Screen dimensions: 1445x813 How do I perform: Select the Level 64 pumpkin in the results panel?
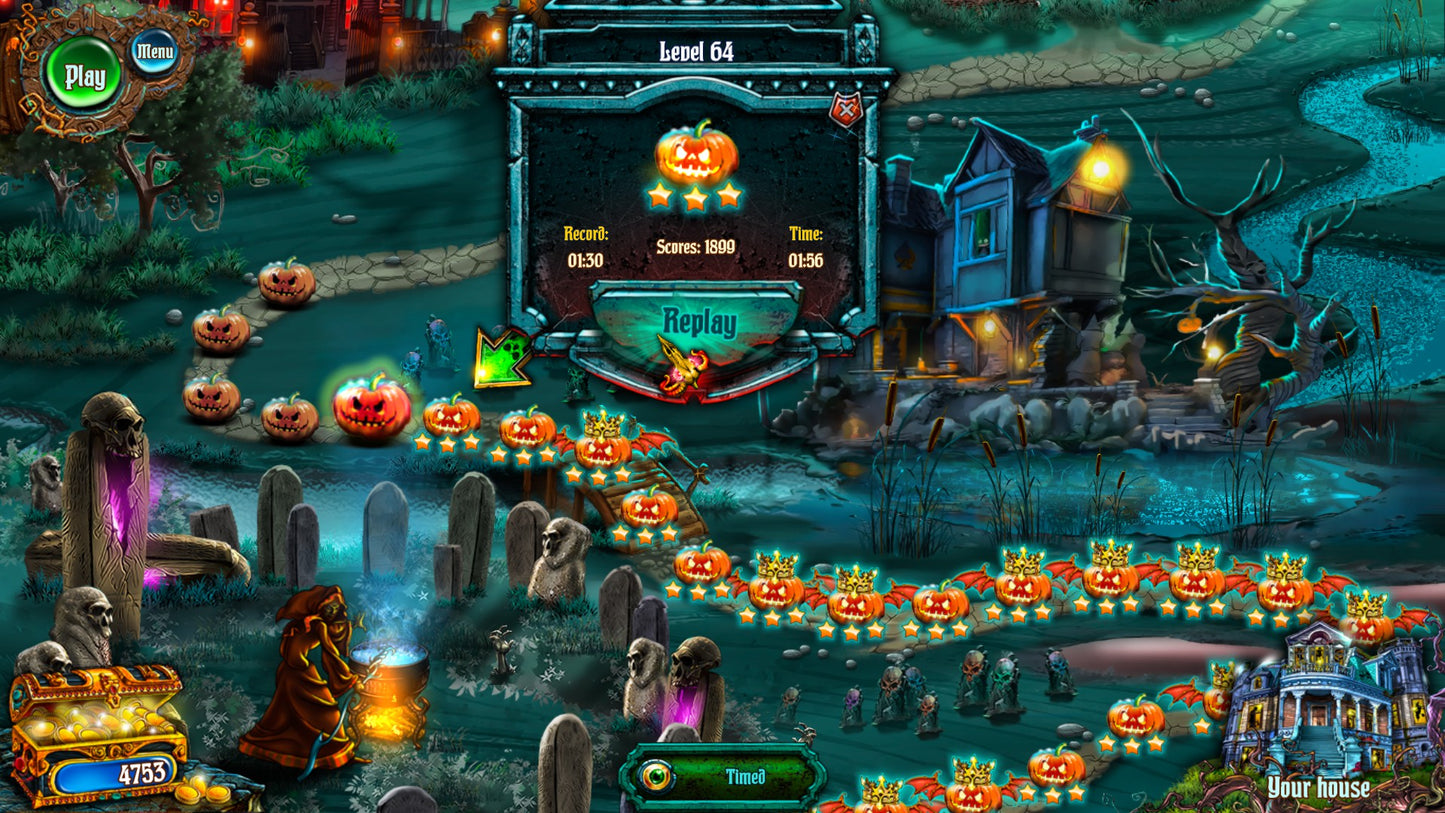[x=697, y=153]
